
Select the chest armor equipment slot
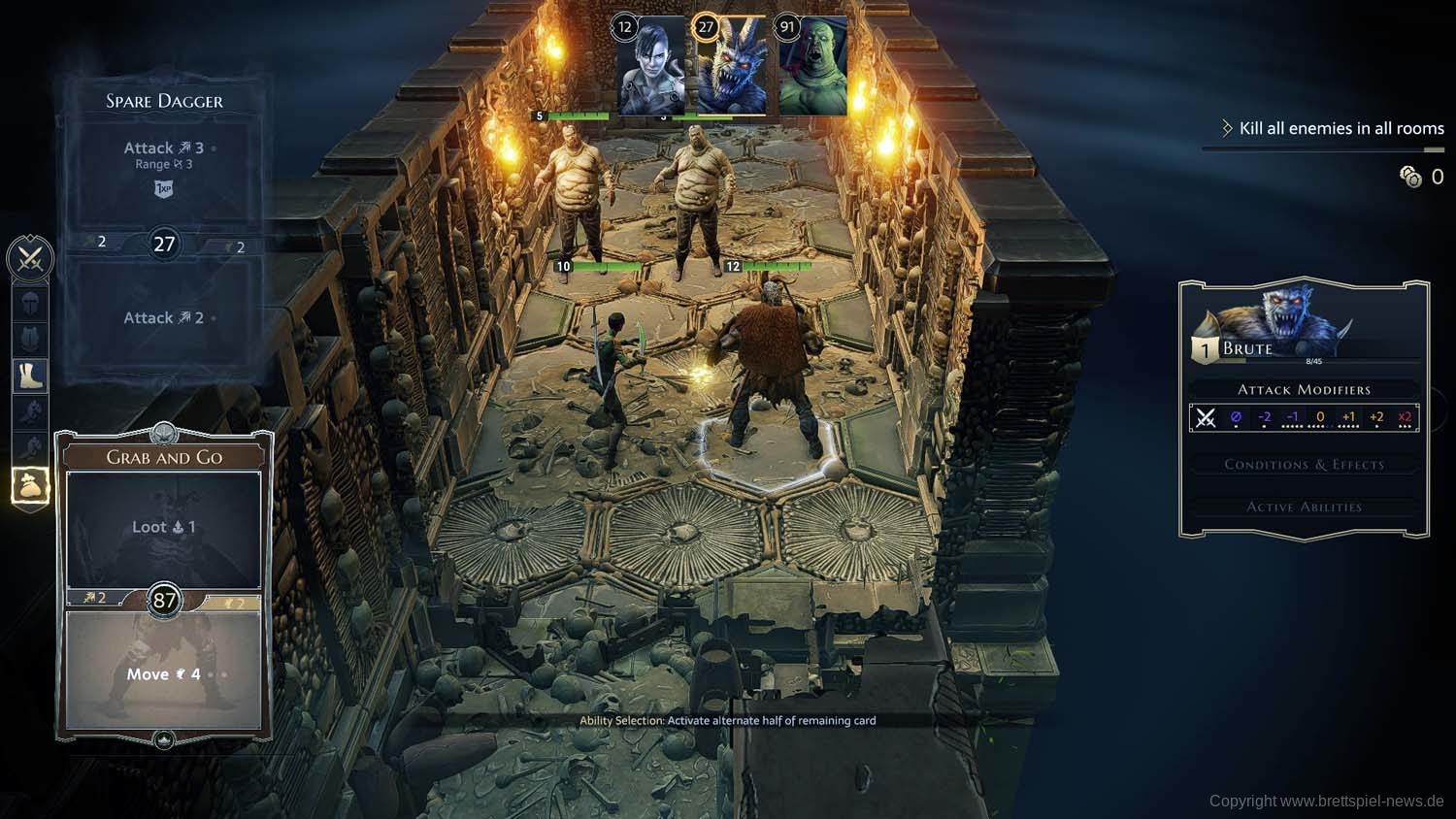[30, 339]
